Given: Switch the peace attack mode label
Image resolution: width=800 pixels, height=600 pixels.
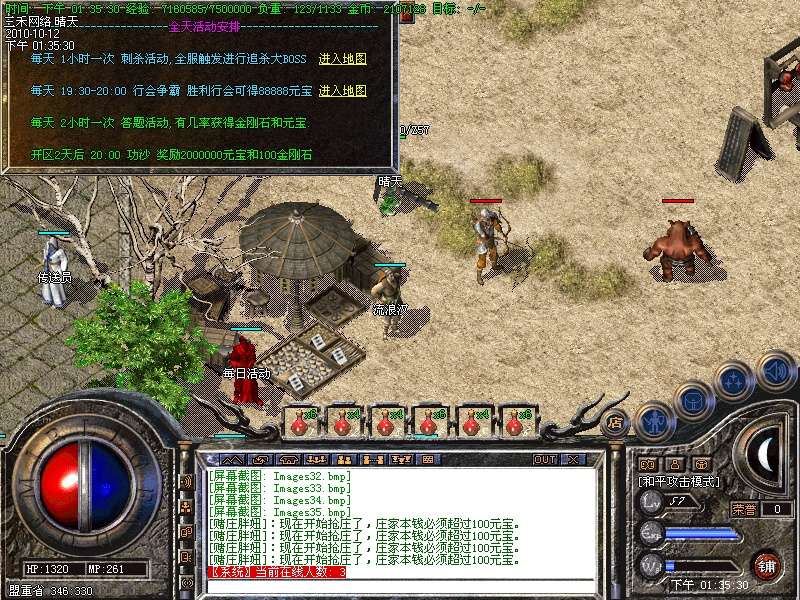Looking at the screenshot, I should pos(679,481).
